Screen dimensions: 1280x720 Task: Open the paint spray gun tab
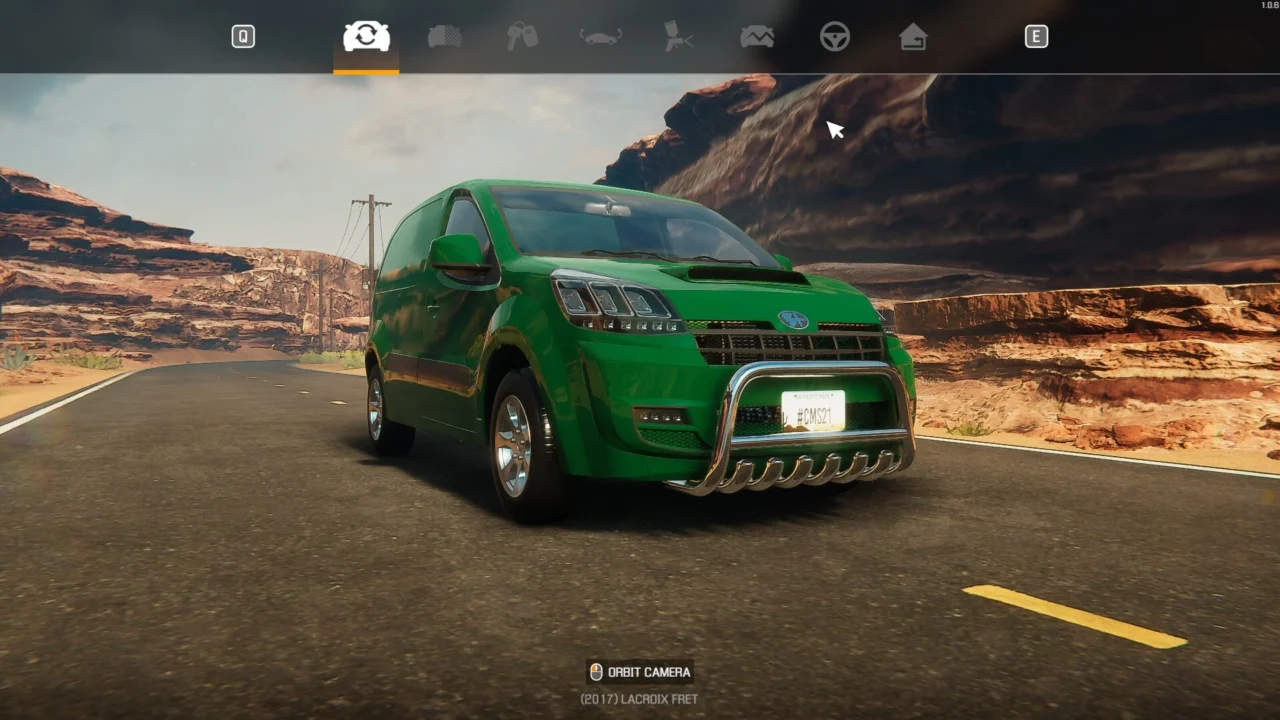pyautogui.click(x=678, y=37)
